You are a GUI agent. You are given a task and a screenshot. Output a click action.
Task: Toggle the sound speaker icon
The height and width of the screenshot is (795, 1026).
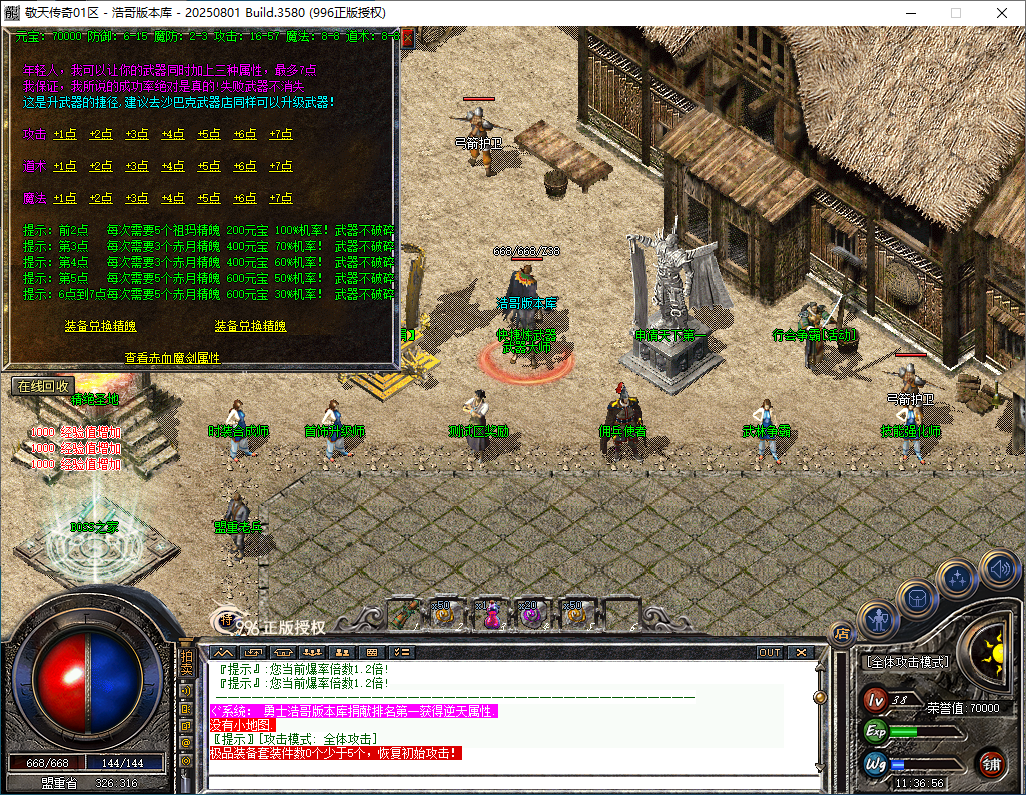pyautogui.click(x=998, y=569)
